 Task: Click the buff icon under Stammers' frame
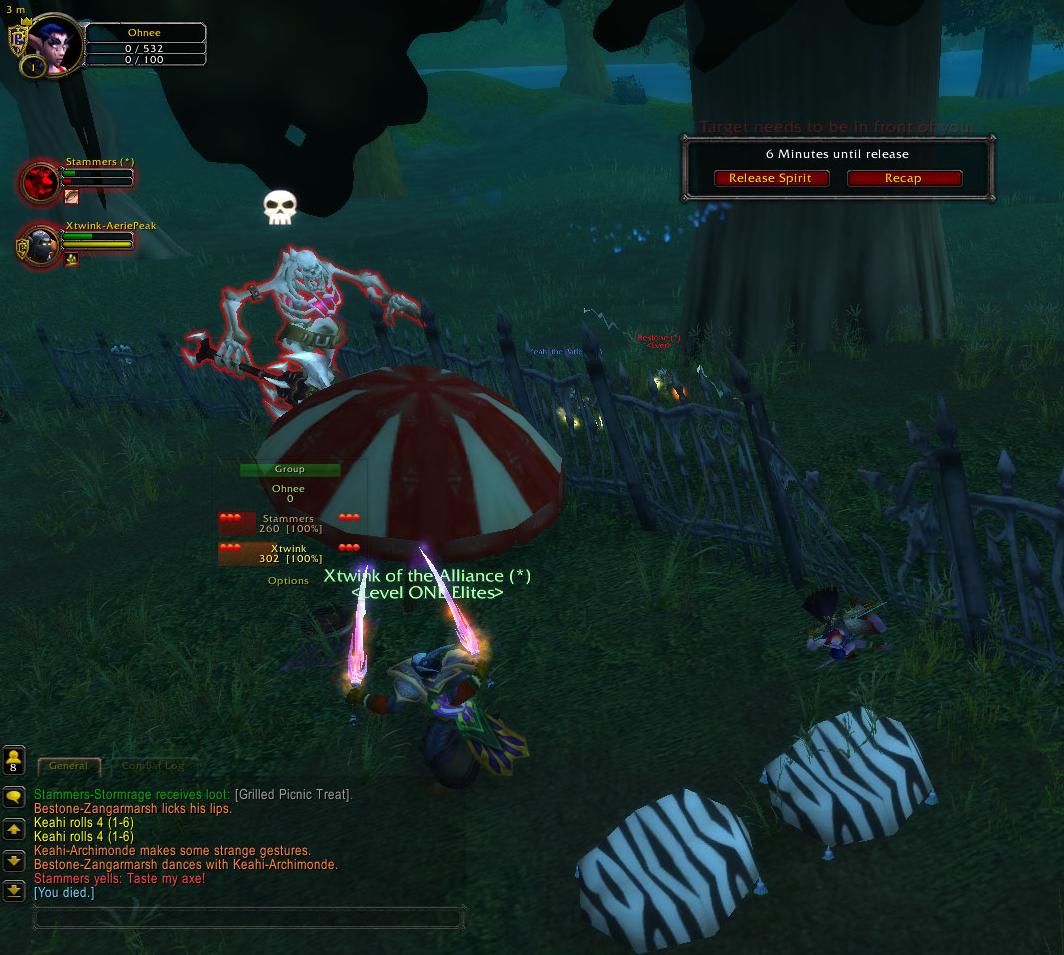71,197
